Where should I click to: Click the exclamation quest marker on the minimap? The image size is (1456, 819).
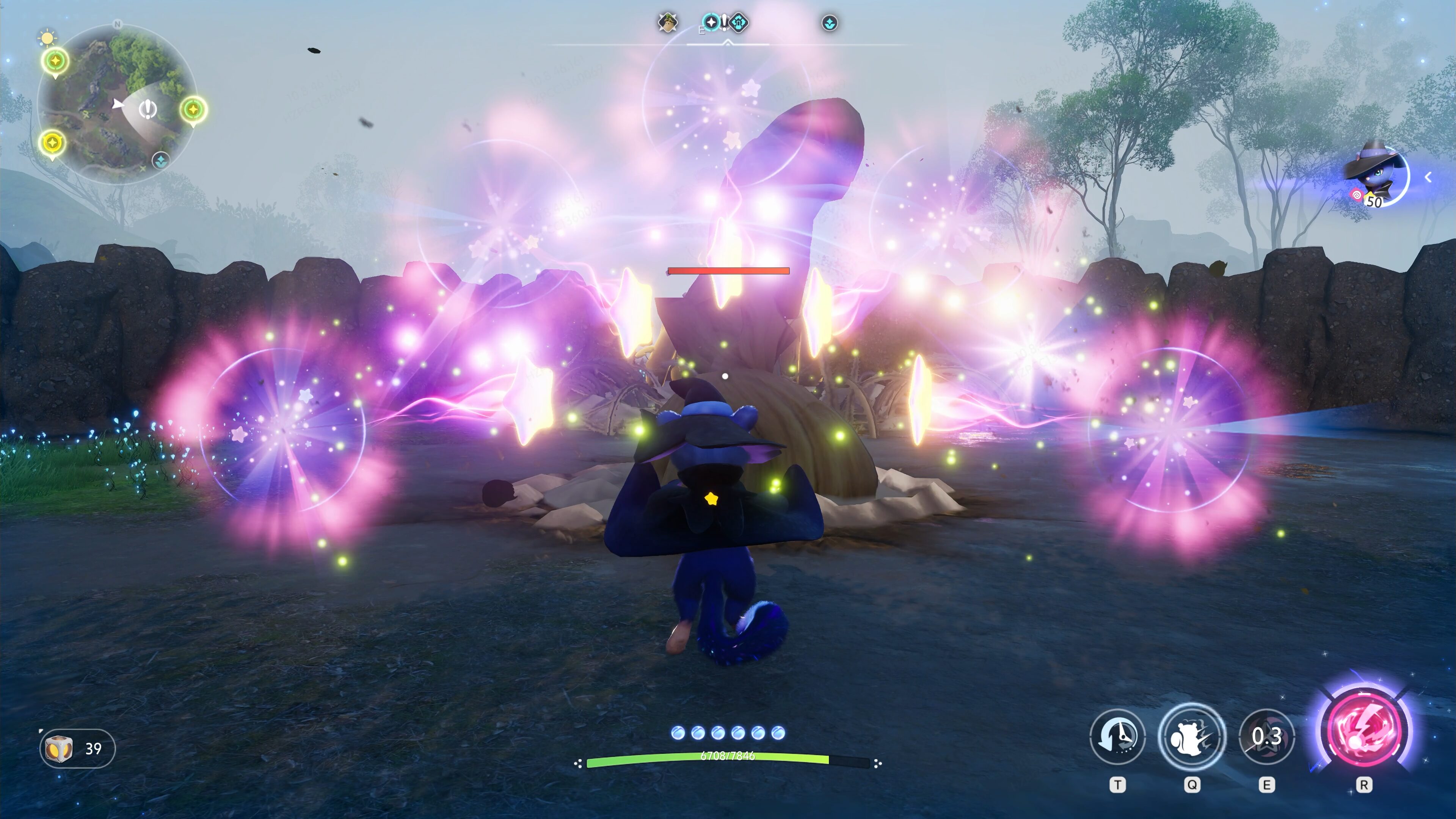pos(148,108)
